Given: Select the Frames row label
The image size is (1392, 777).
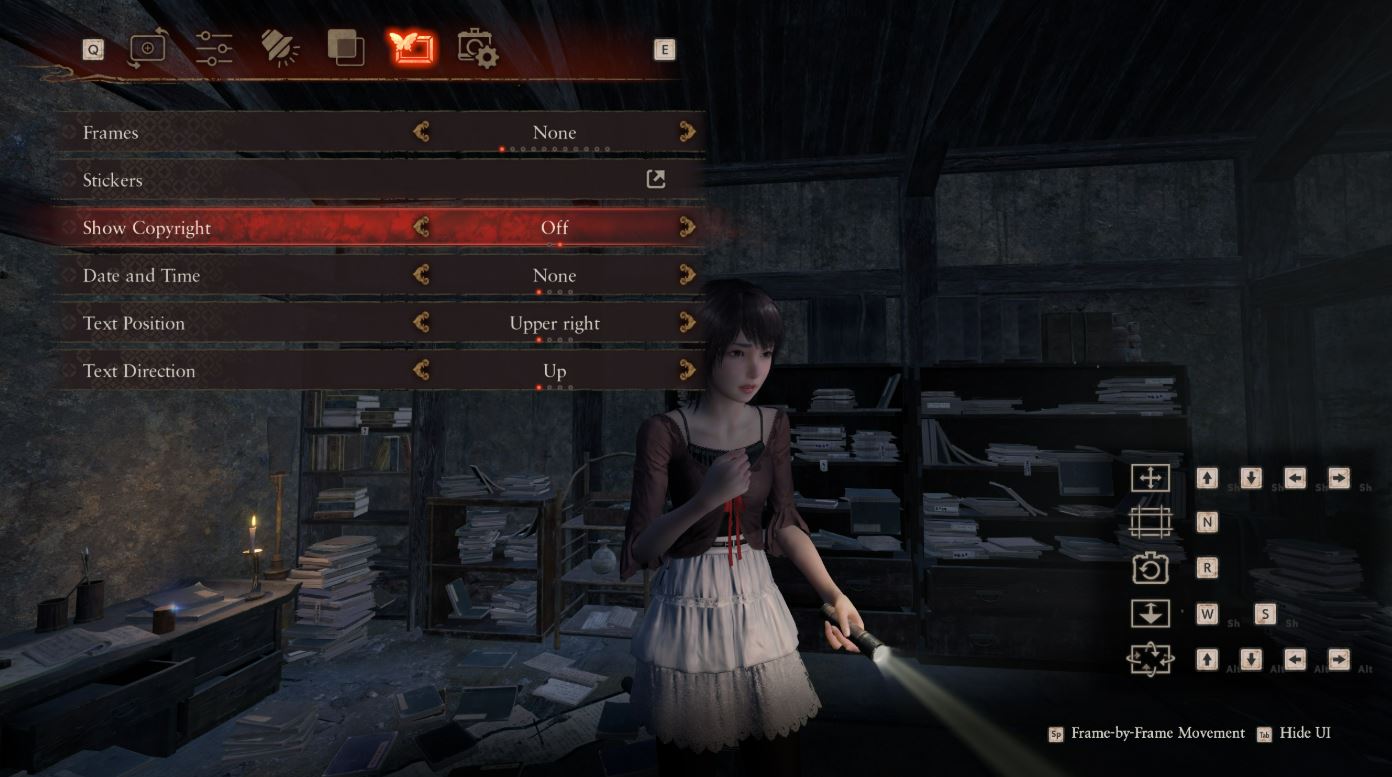Looking at the screenshot, I should 111,133.
